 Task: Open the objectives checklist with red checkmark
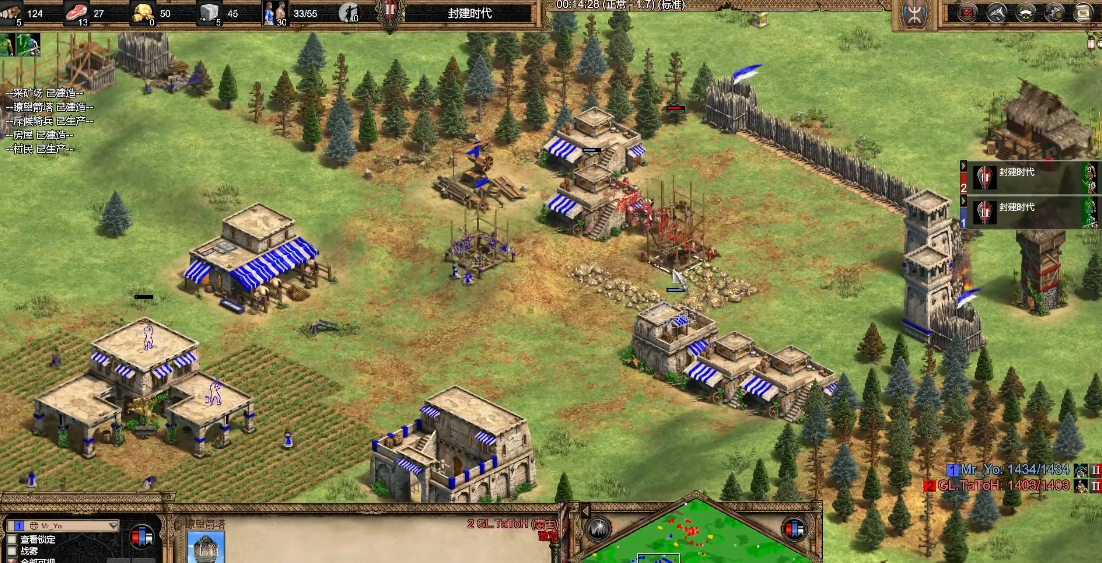coord(967,13)
